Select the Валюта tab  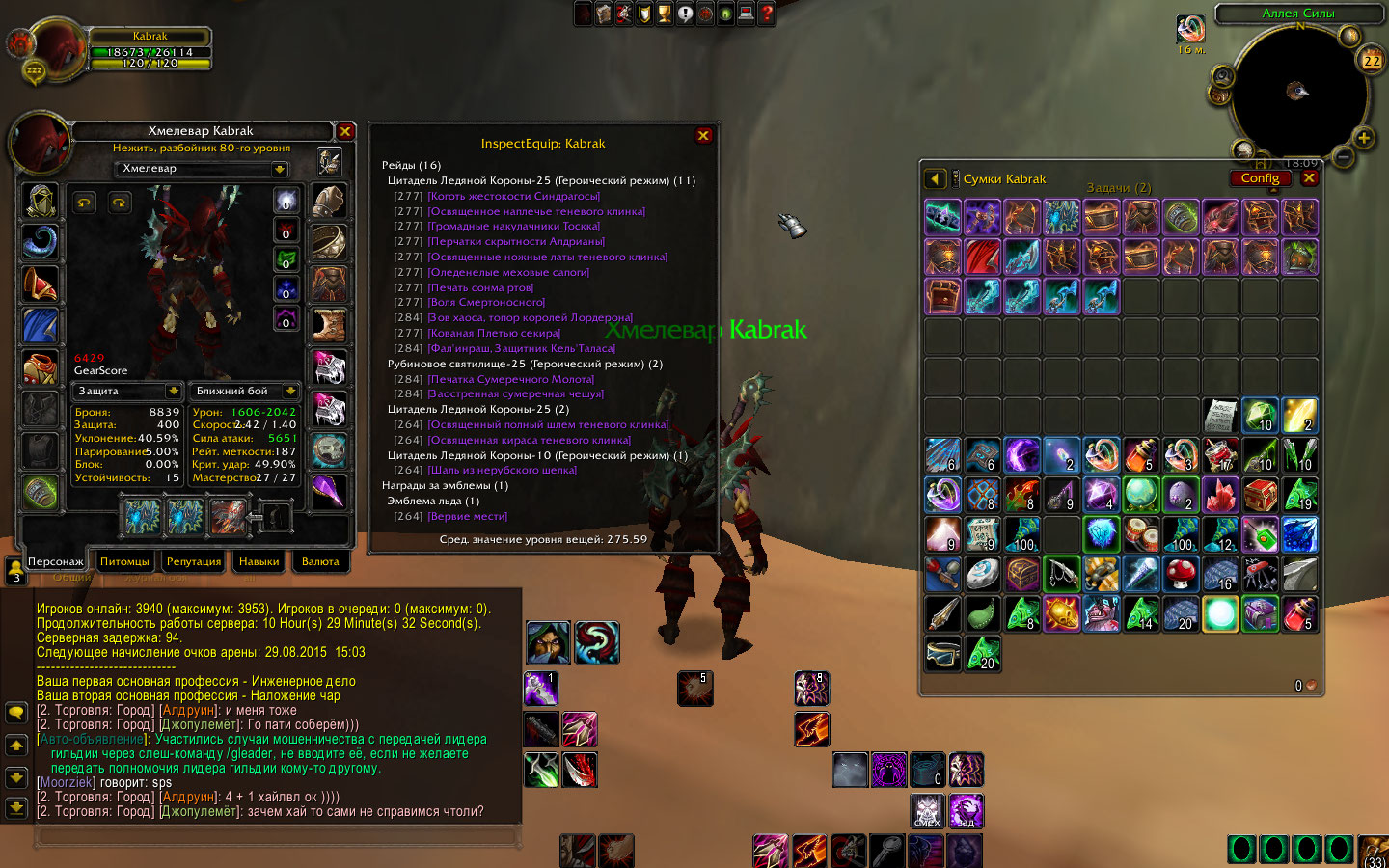click(320, 561)
